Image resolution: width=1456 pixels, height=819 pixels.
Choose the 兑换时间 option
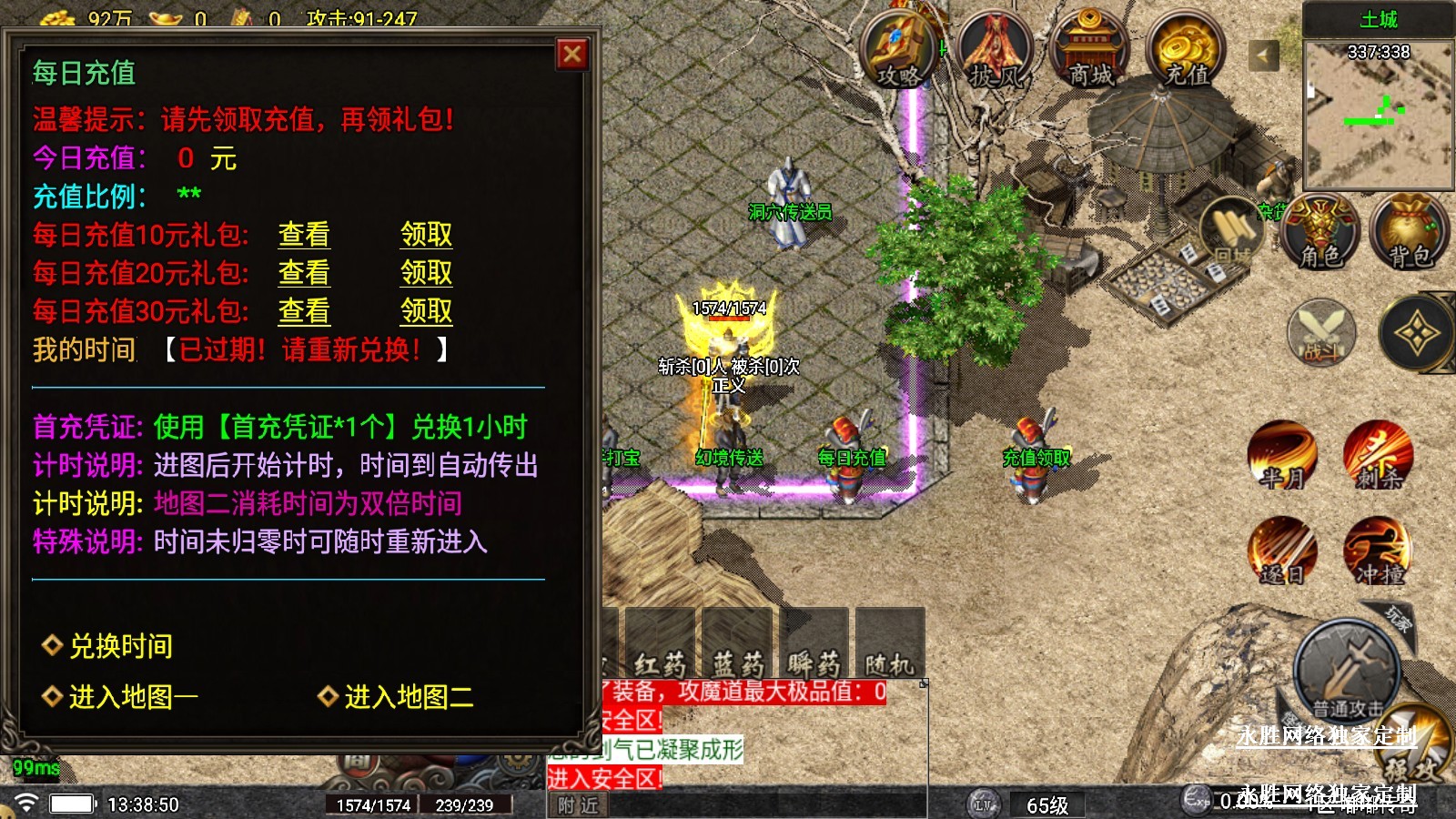tap(120, 646)
